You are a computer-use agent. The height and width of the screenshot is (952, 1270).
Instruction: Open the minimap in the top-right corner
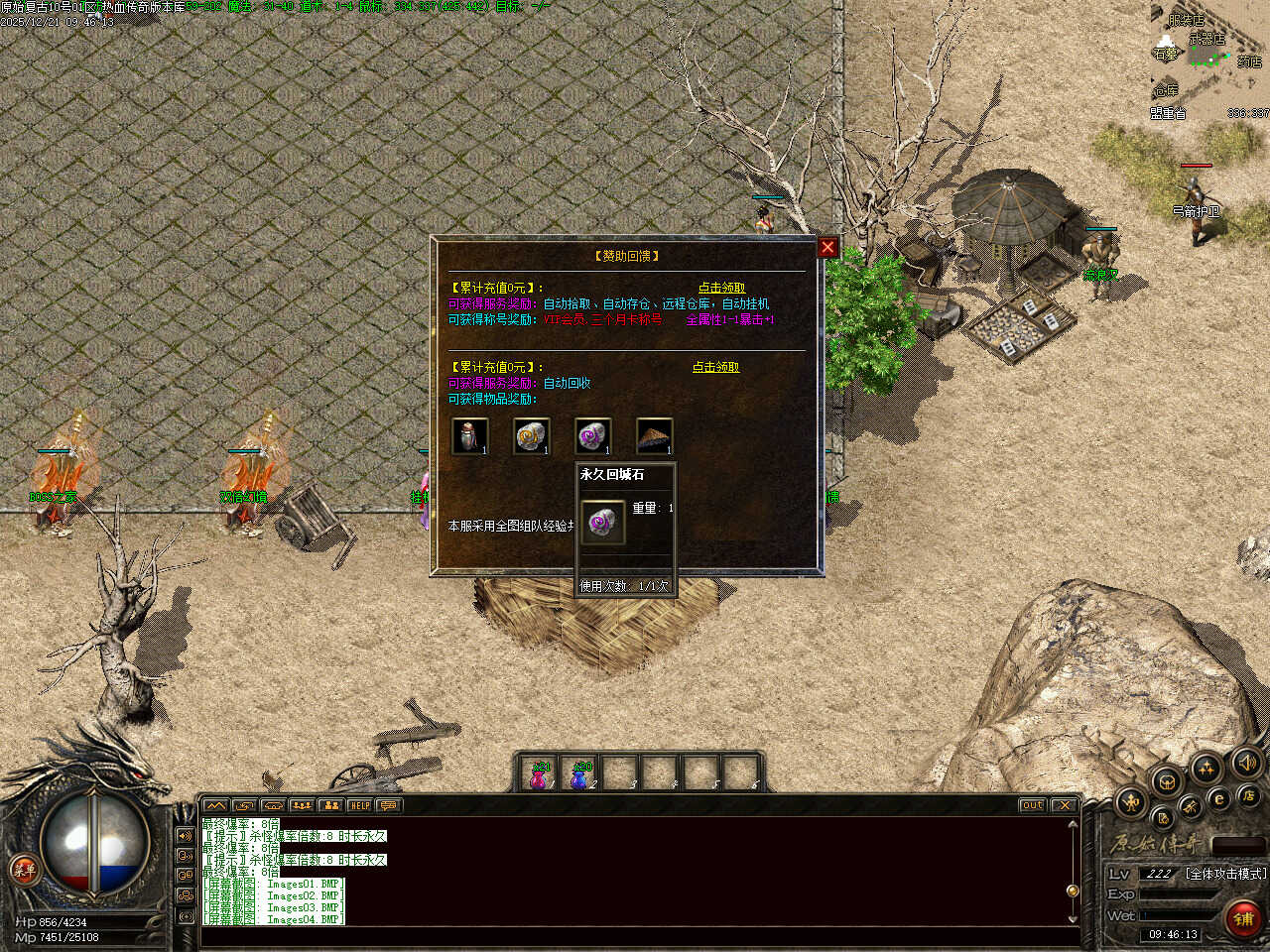(x=1210, y=59)
